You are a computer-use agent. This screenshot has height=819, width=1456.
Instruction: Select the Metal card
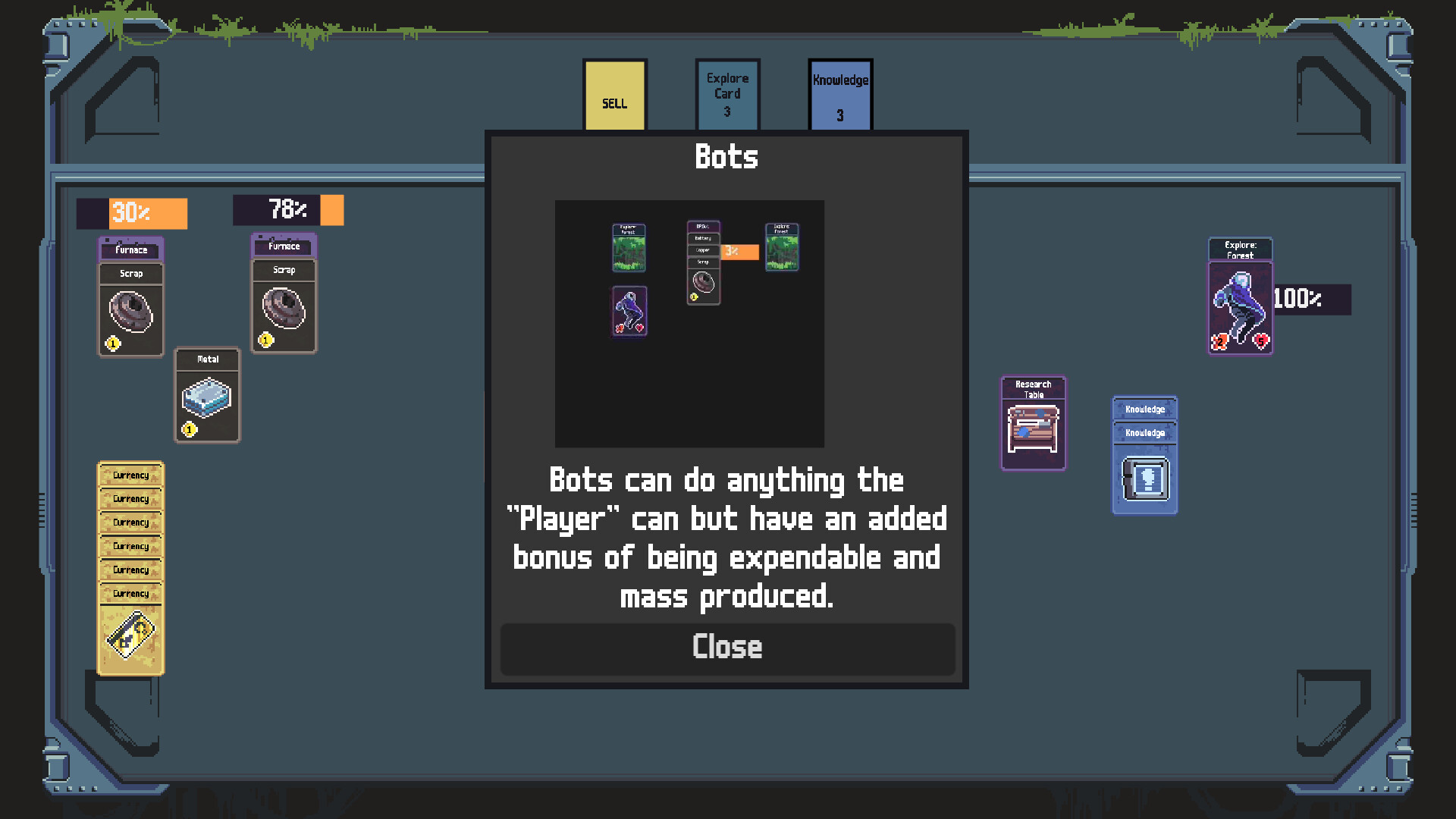tap(207, 394)
